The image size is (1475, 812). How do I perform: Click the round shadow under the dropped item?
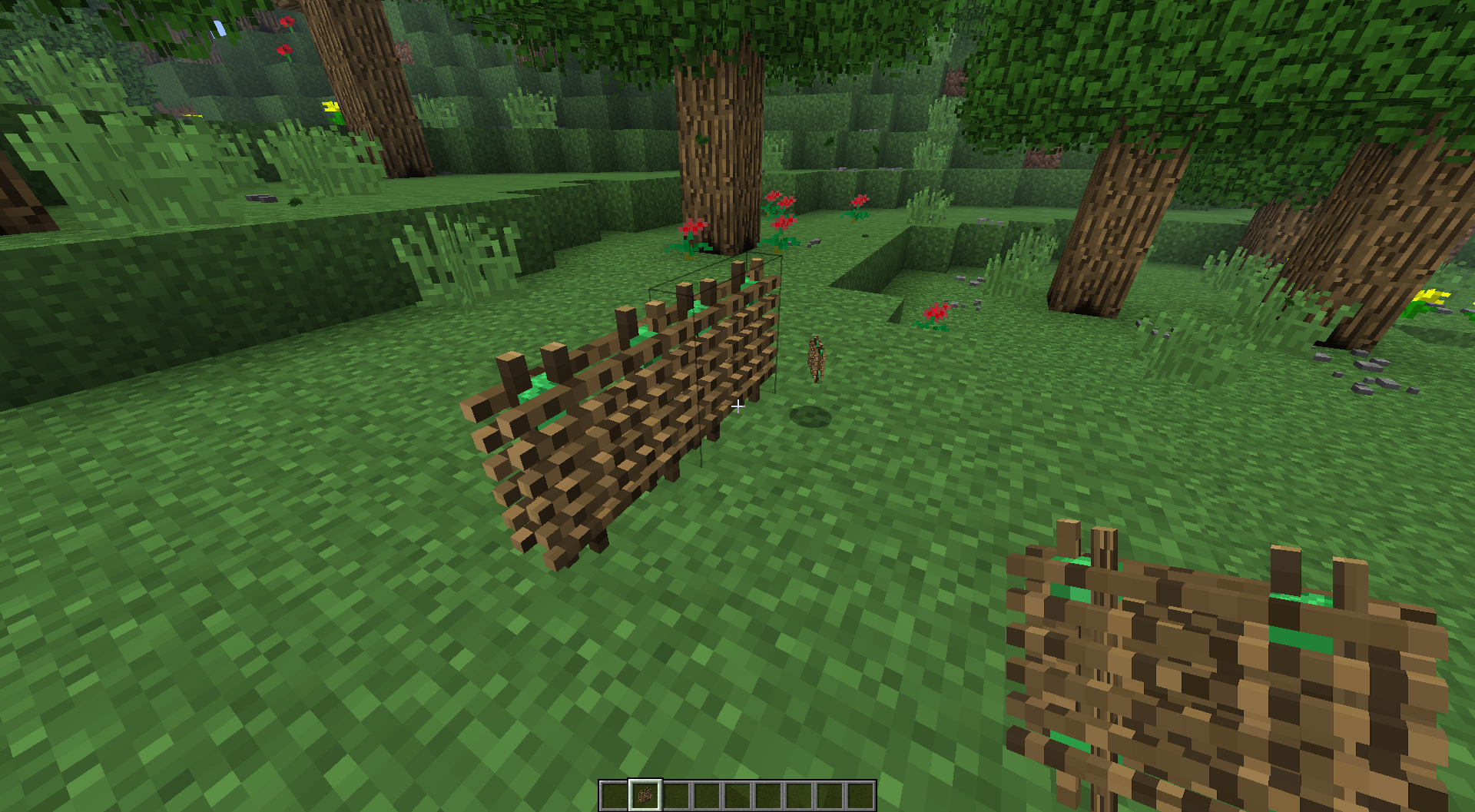[x=812, y=417]
